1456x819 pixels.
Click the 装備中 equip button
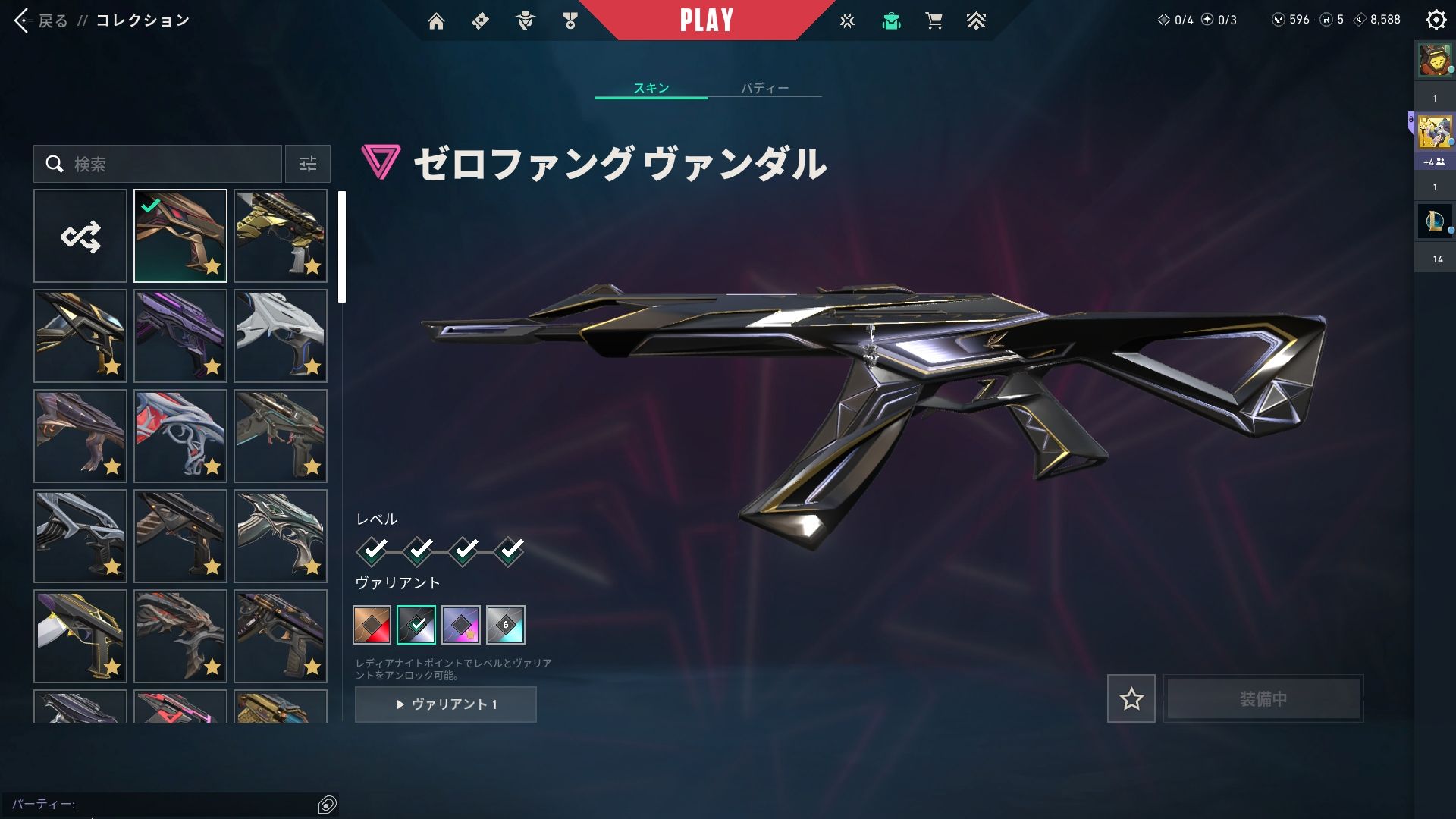pyautogui.click(x=1263, y=698)
